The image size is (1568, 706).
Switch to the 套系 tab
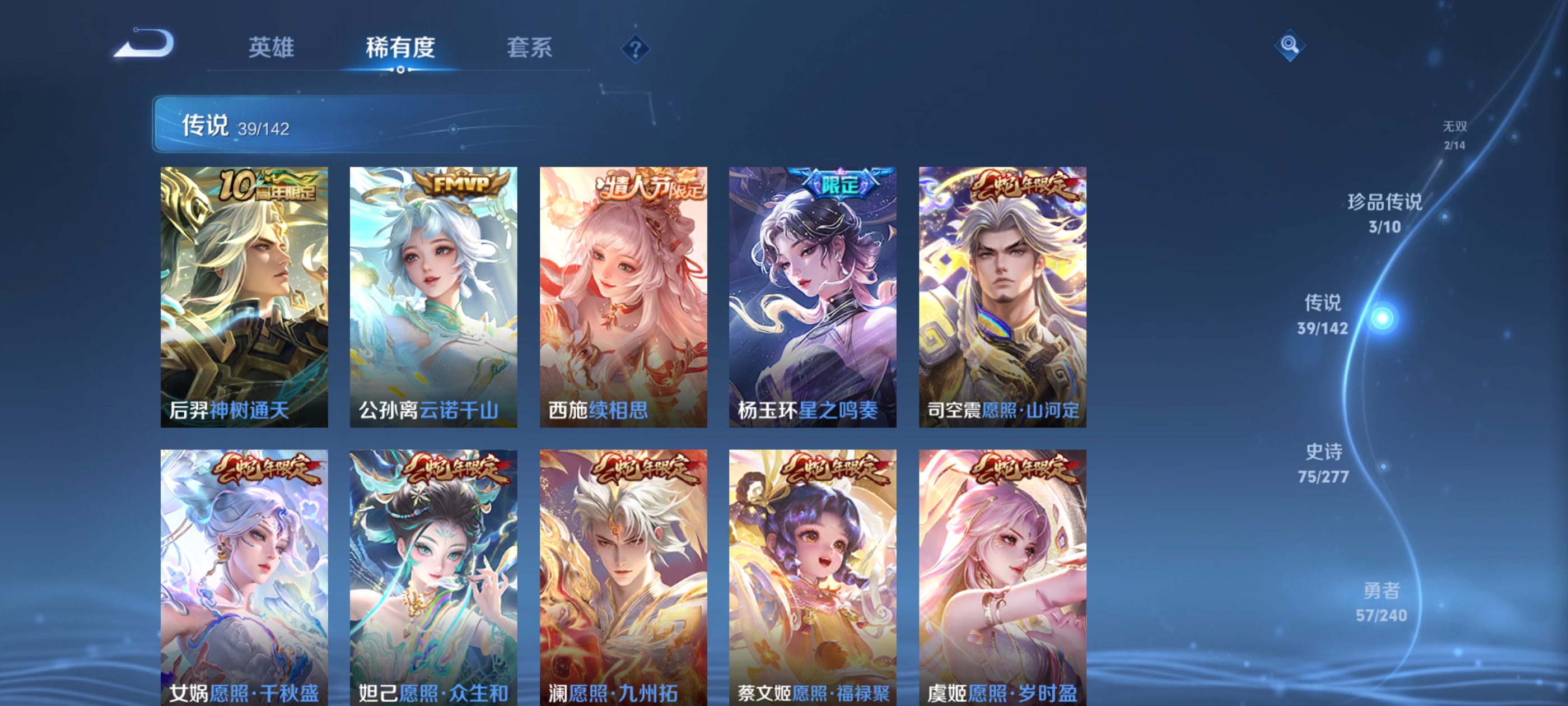[529, 49]
